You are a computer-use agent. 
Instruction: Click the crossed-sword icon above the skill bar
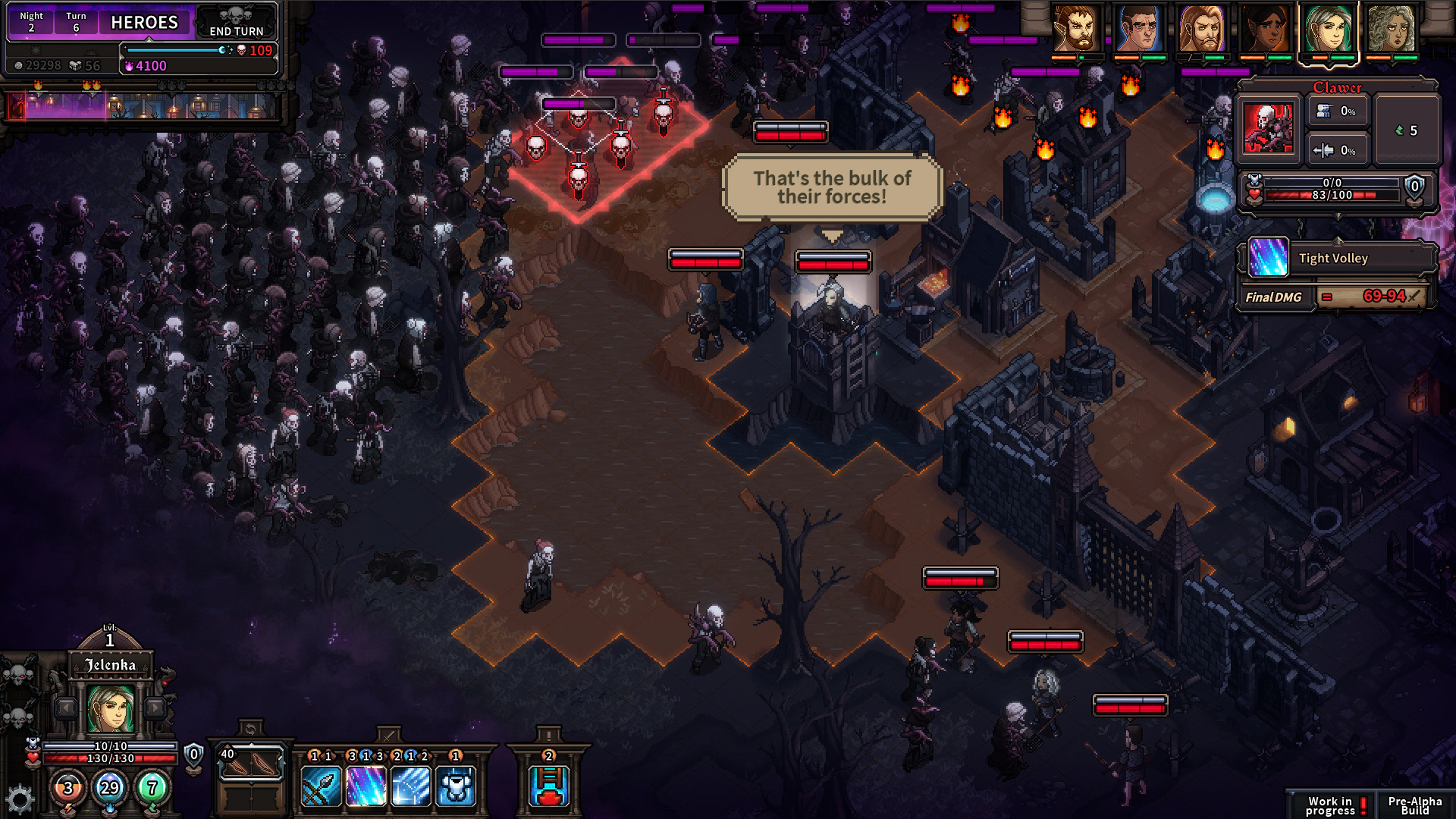[388, 736]
